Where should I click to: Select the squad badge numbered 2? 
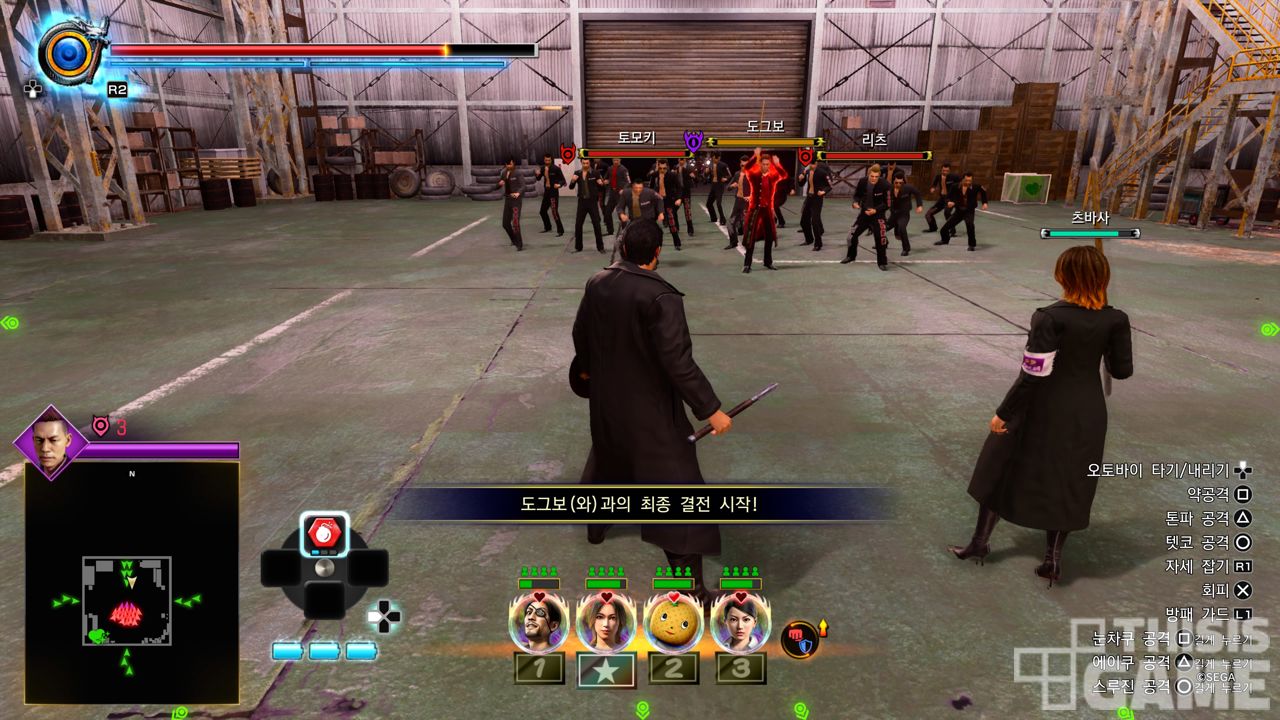(x=673, y=668)
